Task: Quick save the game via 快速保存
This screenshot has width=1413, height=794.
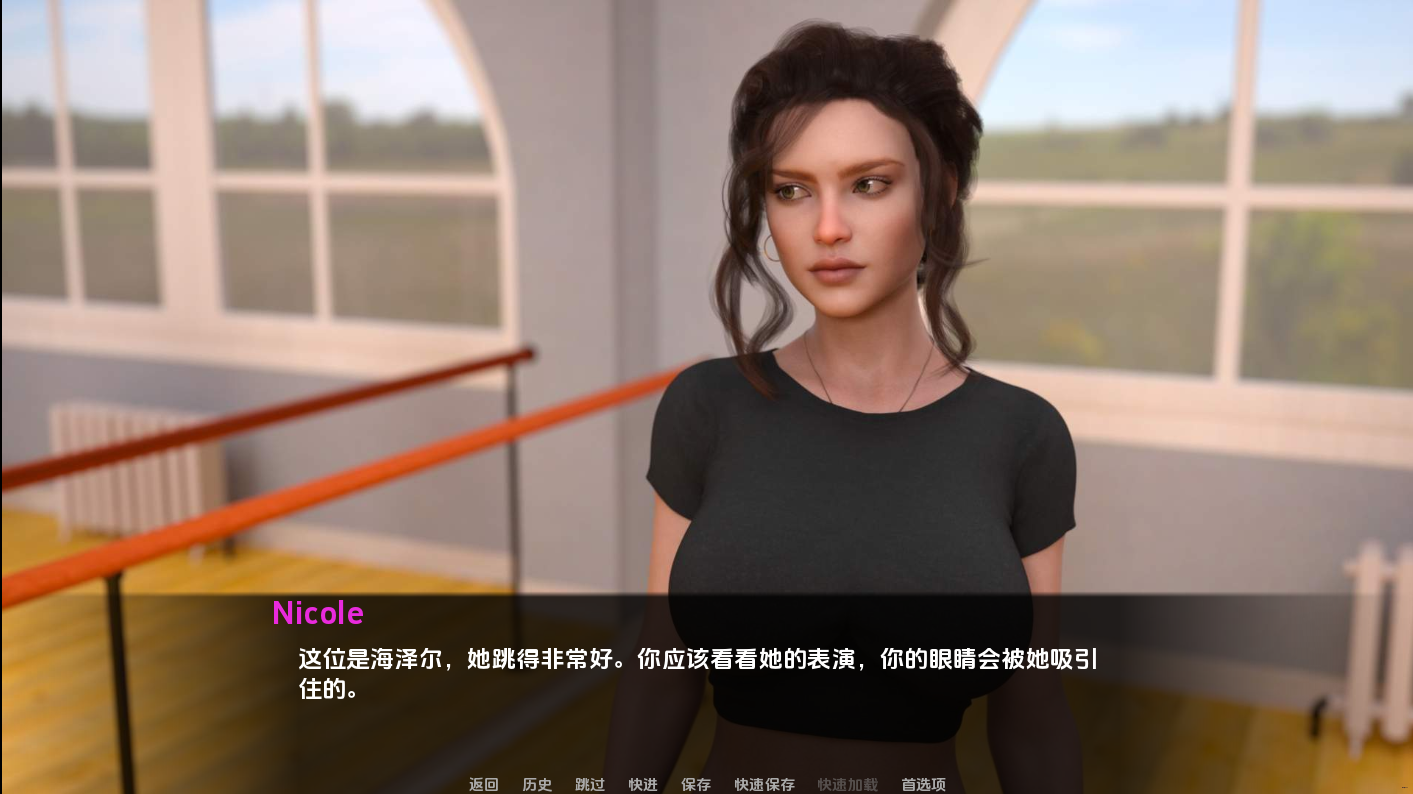Action: coord(763,785)
